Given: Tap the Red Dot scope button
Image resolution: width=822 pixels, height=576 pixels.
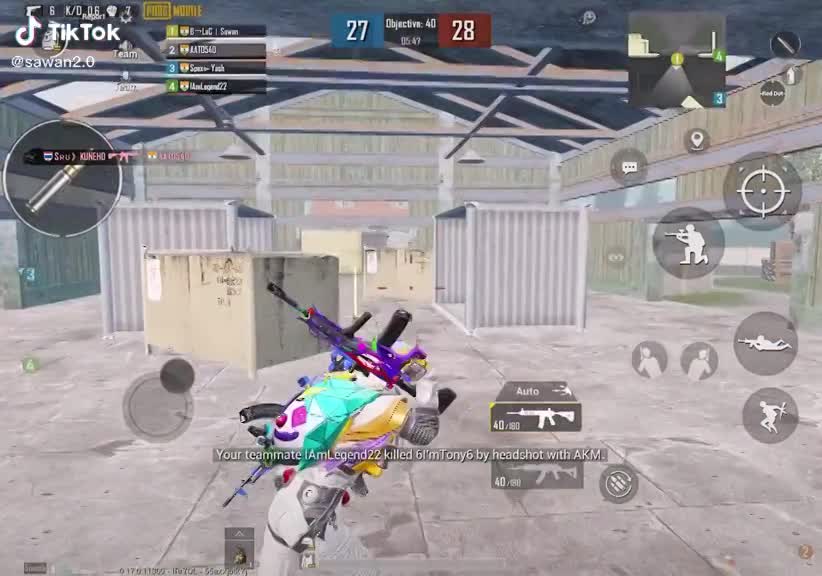Looking at the screenshot, I should [772, 93].
